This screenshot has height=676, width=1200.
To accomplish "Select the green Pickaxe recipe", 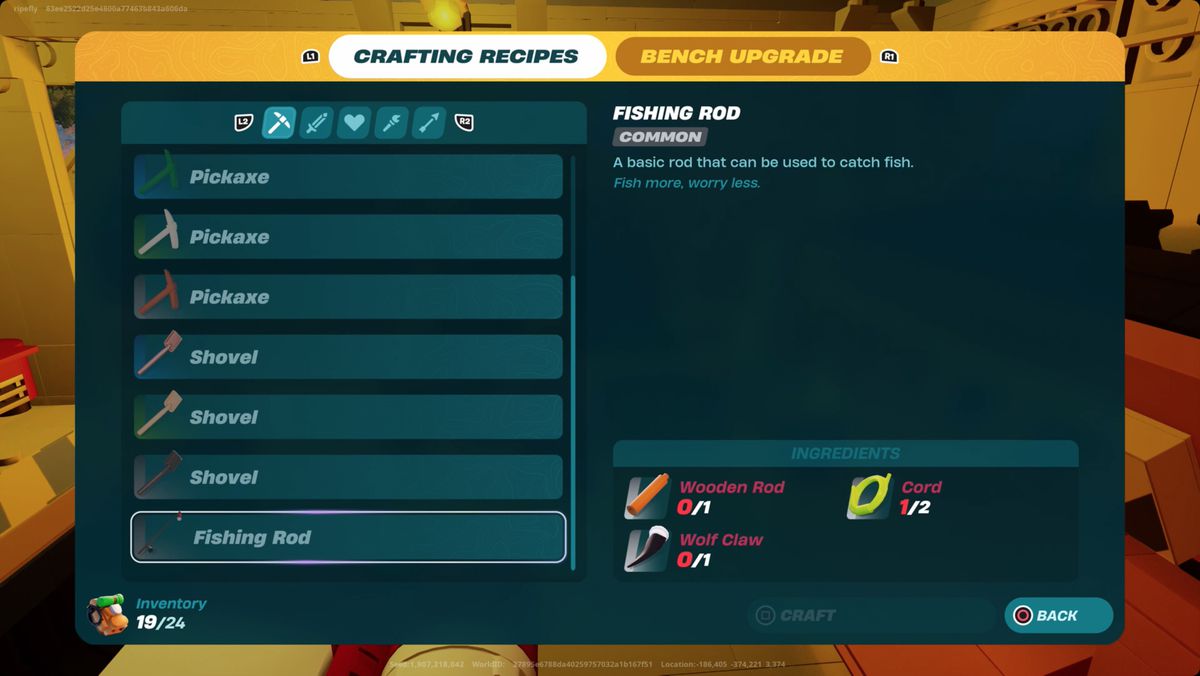I will click(348, 177).
